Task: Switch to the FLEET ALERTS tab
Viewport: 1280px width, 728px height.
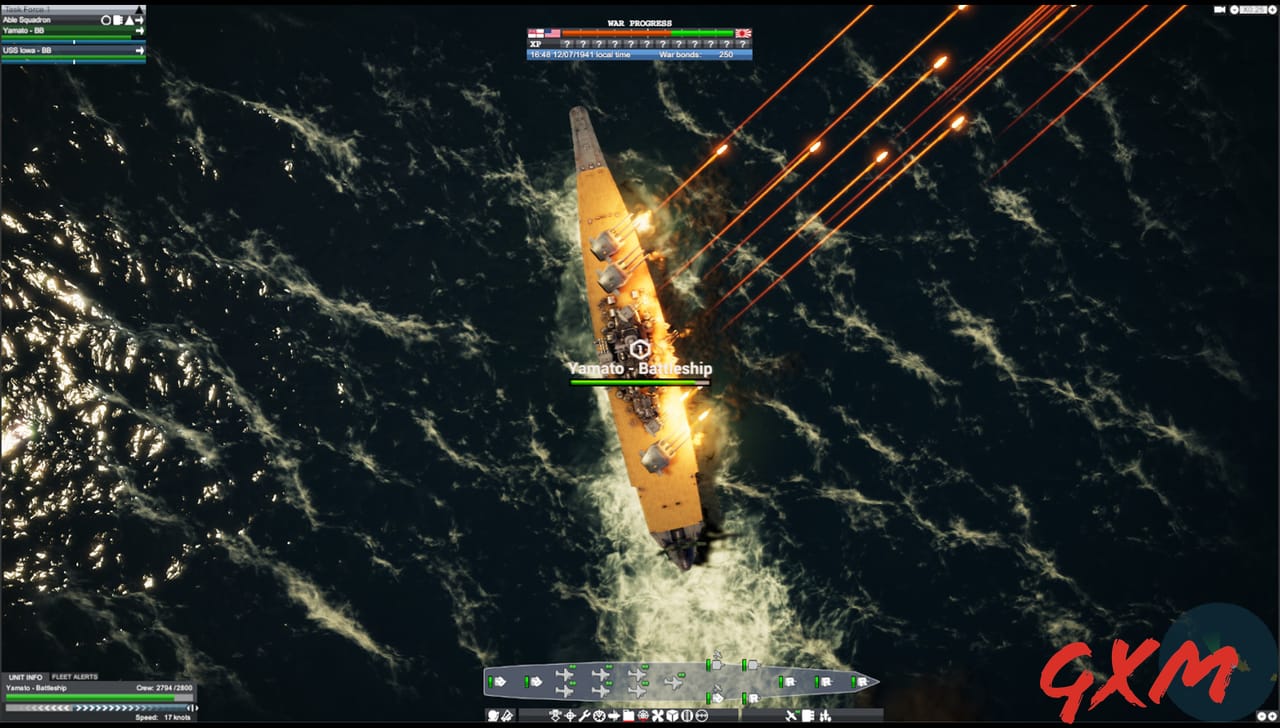Action: tap(75, 677)
